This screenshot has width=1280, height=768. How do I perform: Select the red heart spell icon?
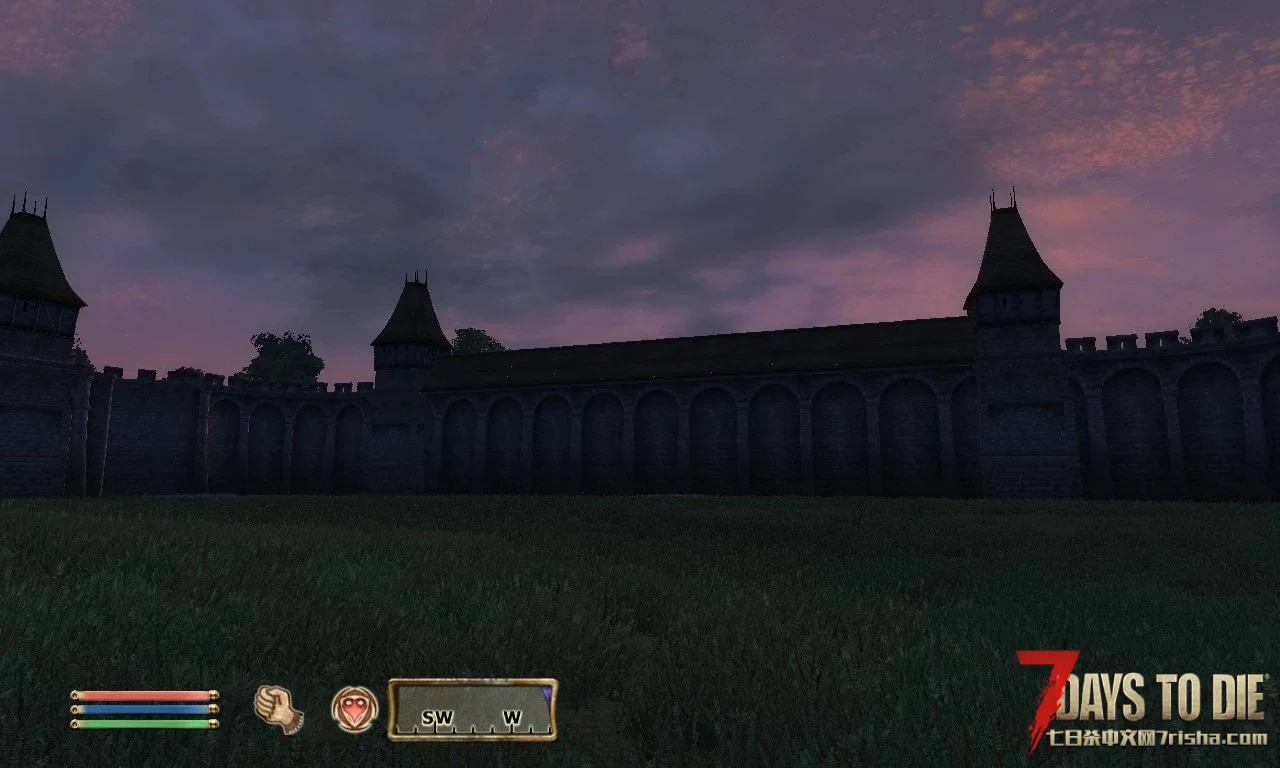pyautogui.click(x=354, y=709)
